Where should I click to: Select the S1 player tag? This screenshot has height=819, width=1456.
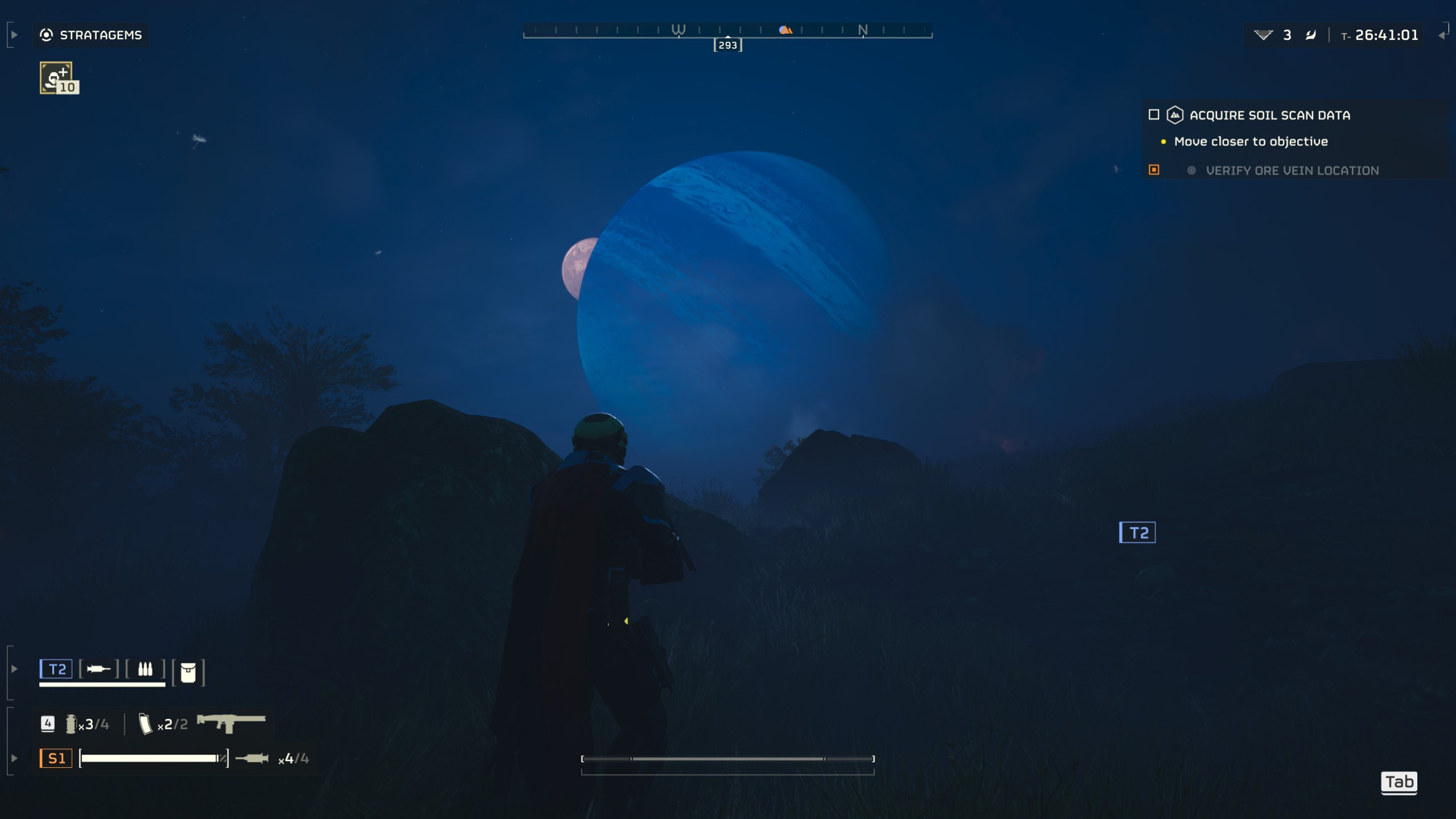56,759
